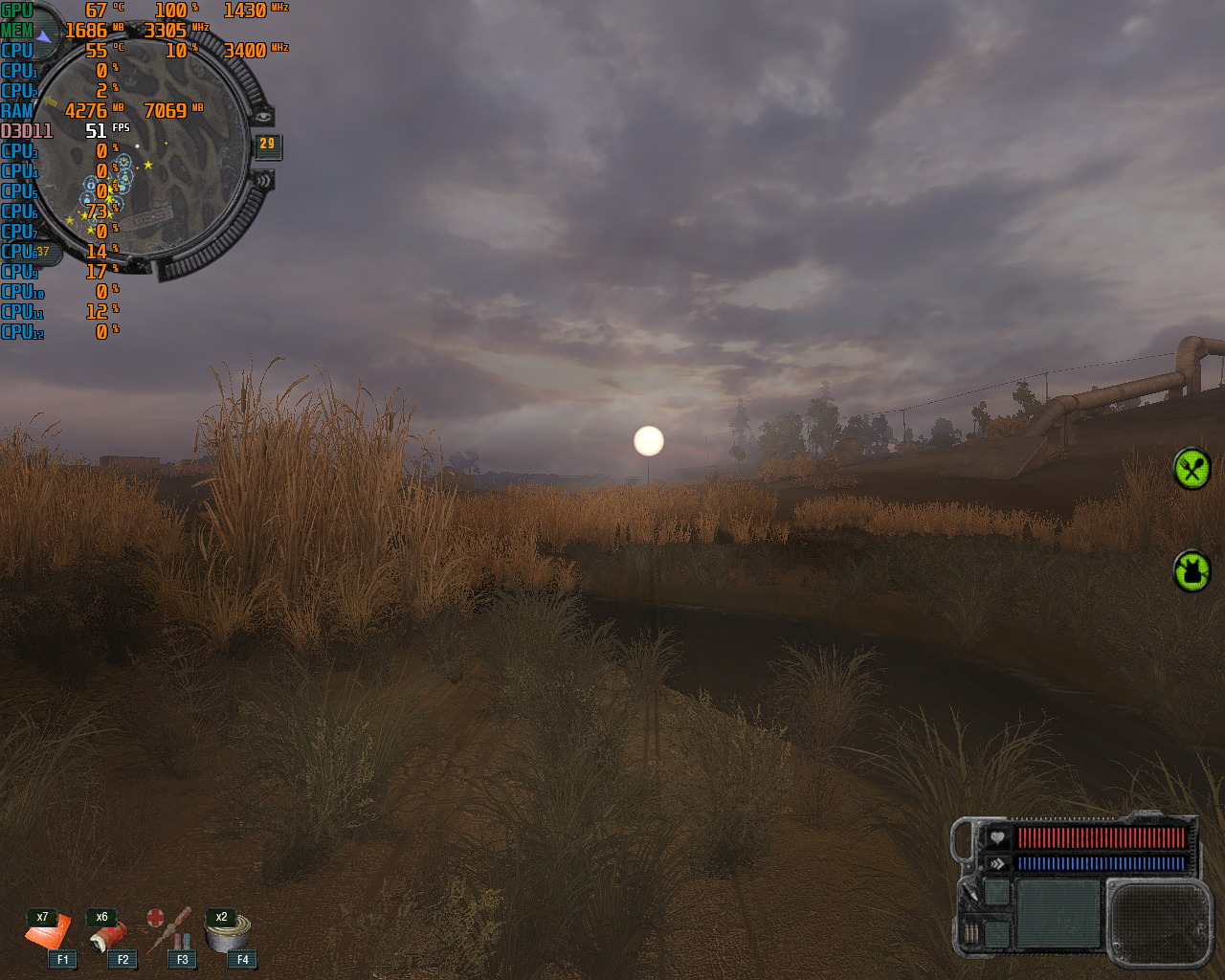
Task: Click the blue stamina bar on the PDA
Action: tap(1101, 865)
